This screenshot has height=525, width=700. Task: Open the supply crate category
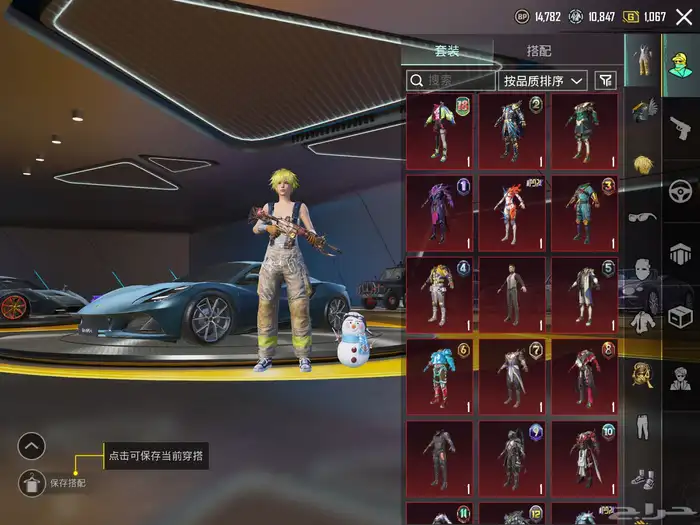(681, 316)
